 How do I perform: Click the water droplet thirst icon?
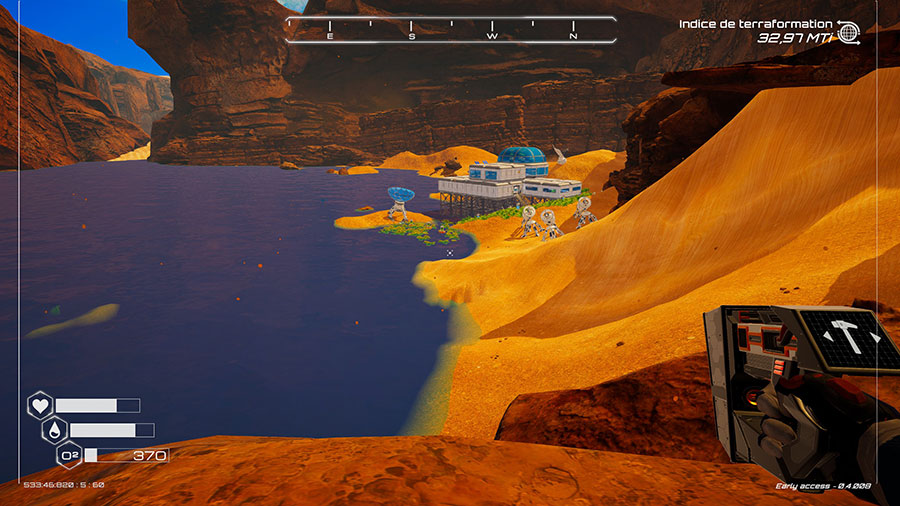click(x=54, y=430)
